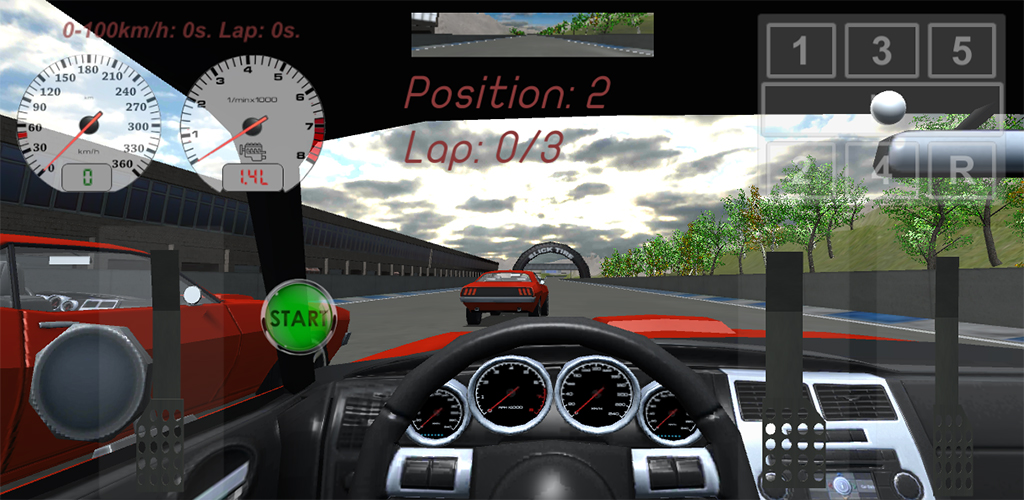Select gear 3 on the shifter
The image size is (1024, 500).
click(881, 51)
